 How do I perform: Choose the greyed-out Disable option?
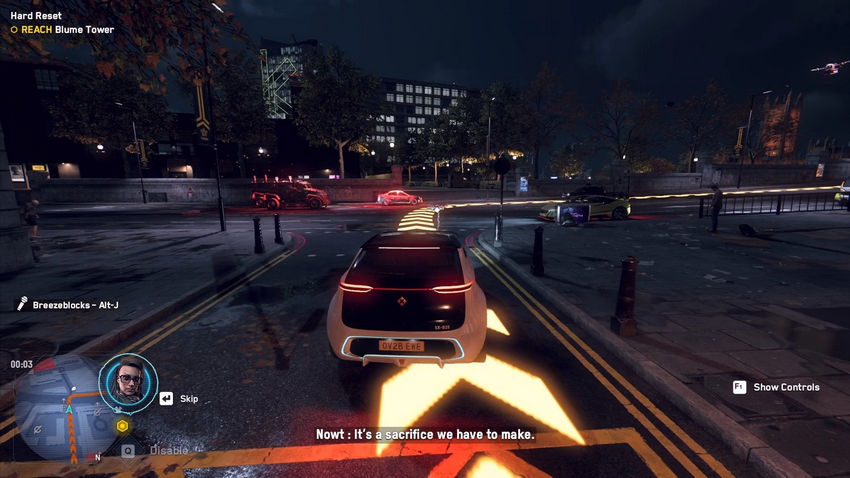point(169,450)
